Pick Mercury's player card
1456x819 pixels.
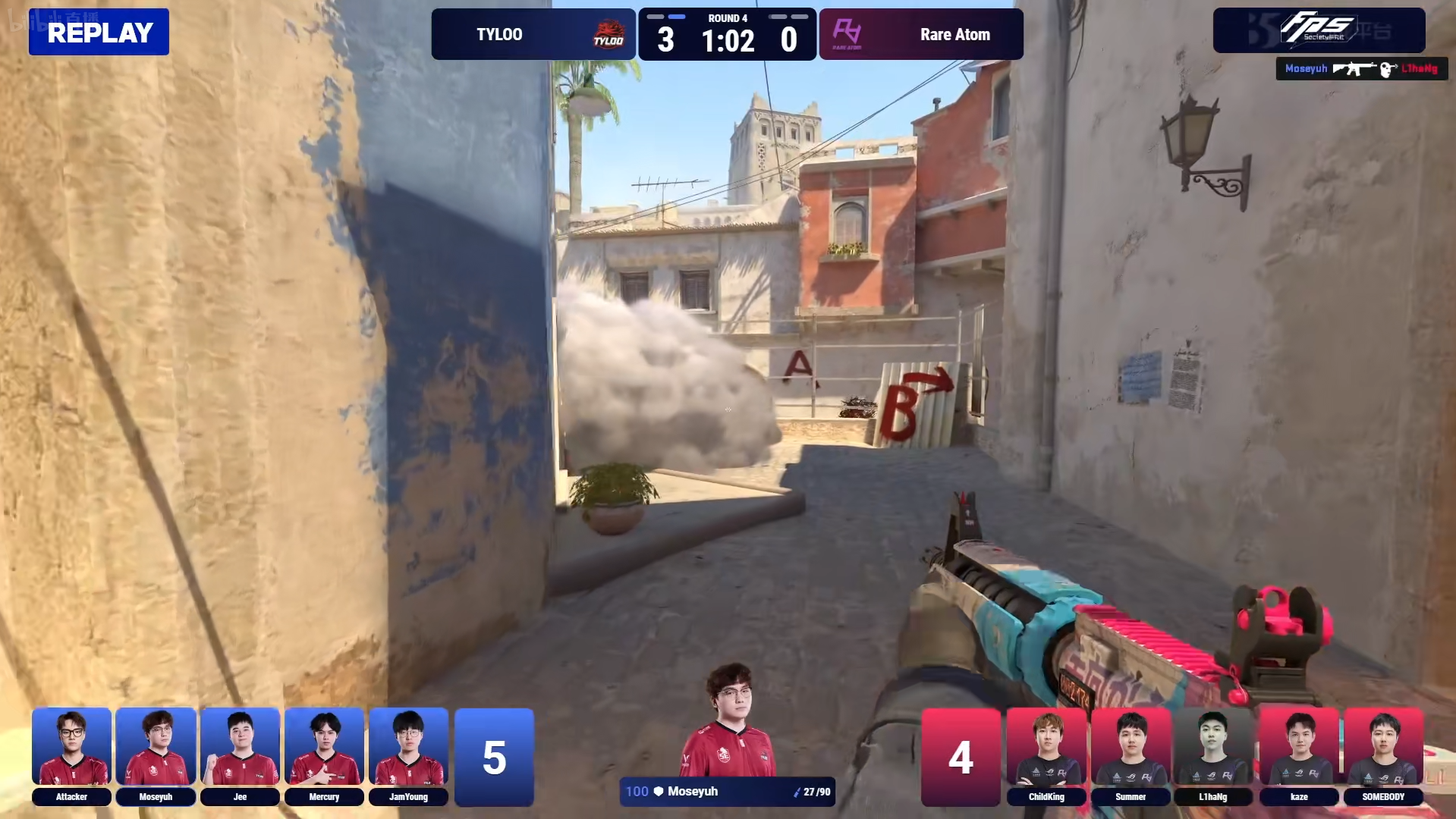tap(324, 755)
